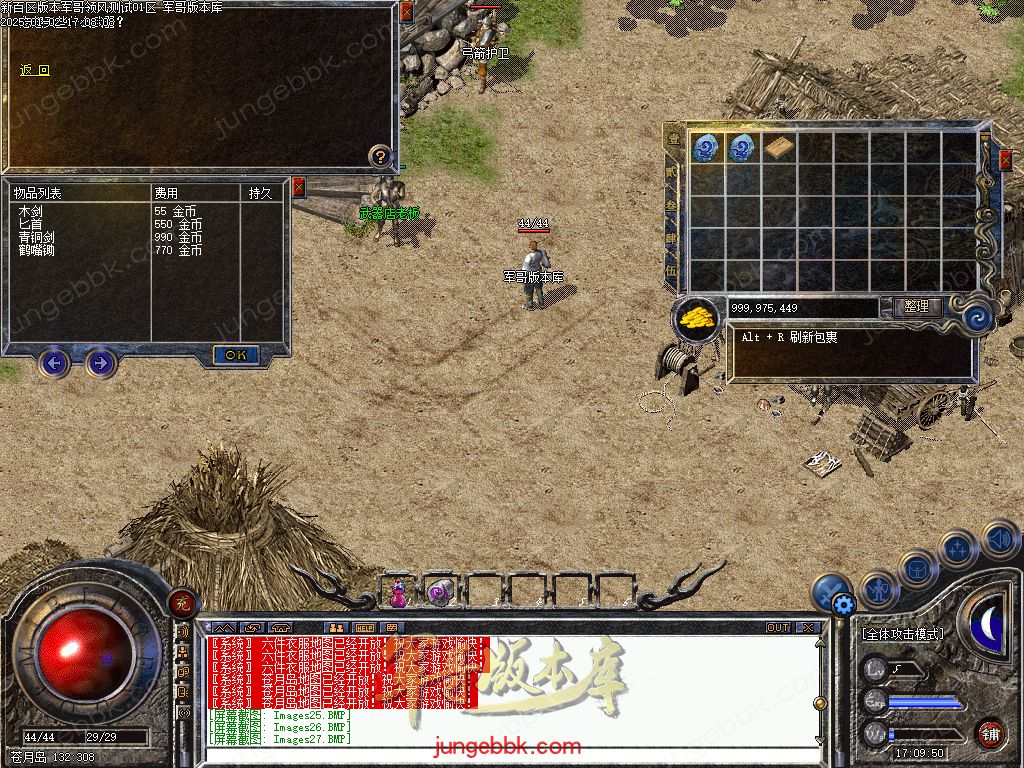Confirm purchase with the OK button
The height and width of the screenshot is (768, 1024).
tap(236, 355)
